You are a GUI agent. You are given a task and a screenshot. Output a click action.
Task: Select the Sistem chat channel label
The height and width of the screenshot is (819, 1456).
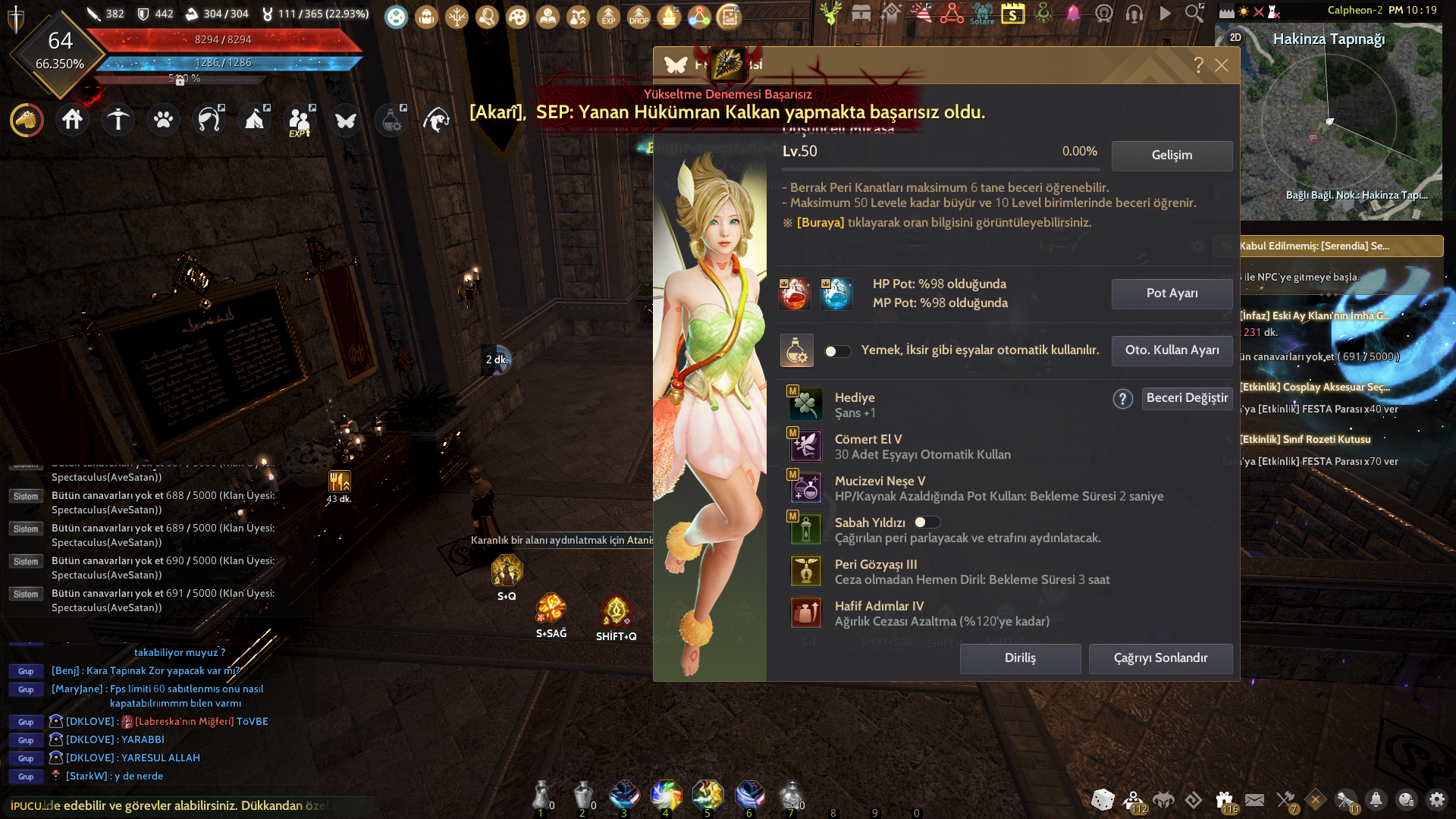click(x=25, y=496)
